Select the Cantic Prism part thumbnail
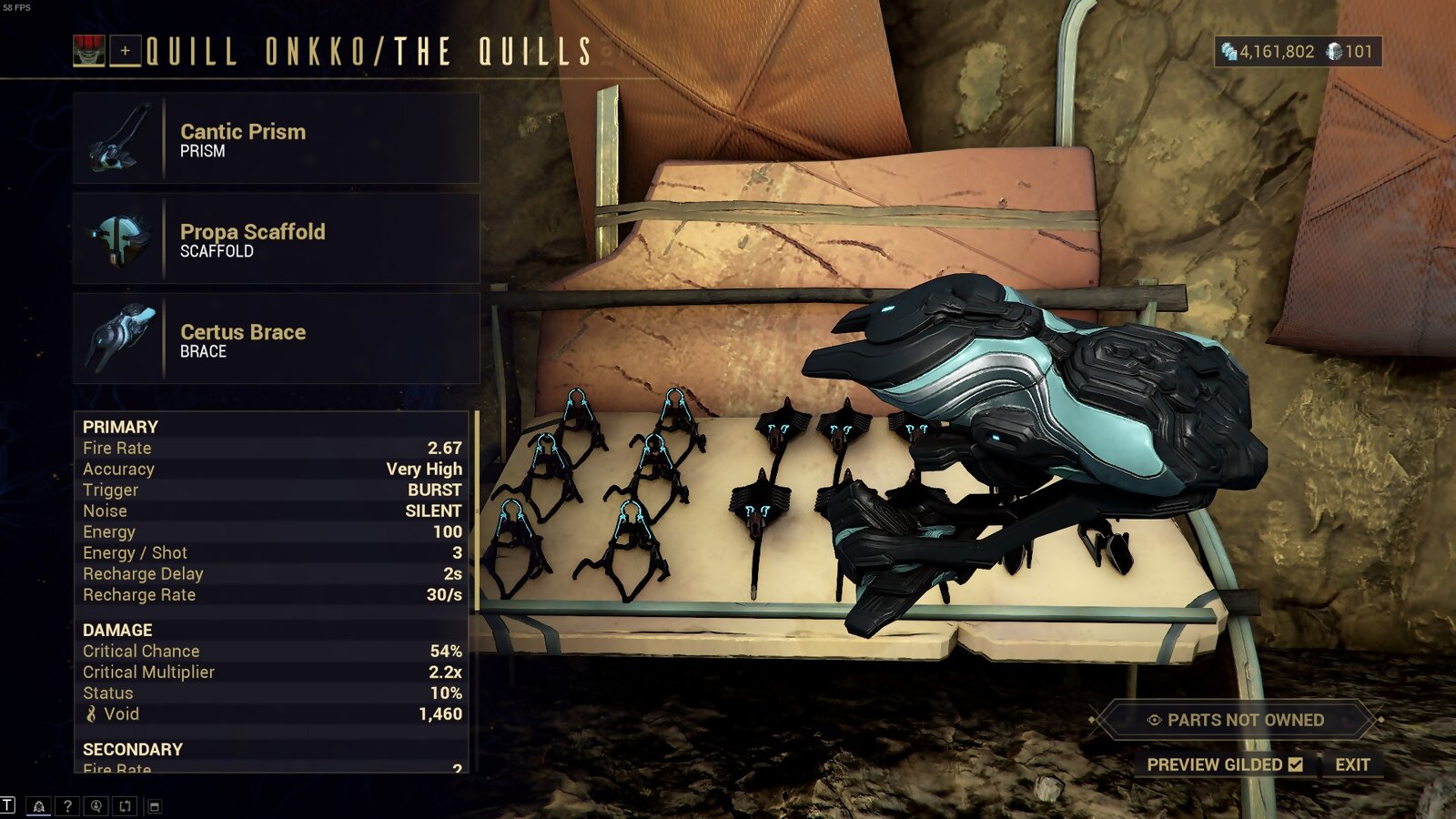 point(118,138)
